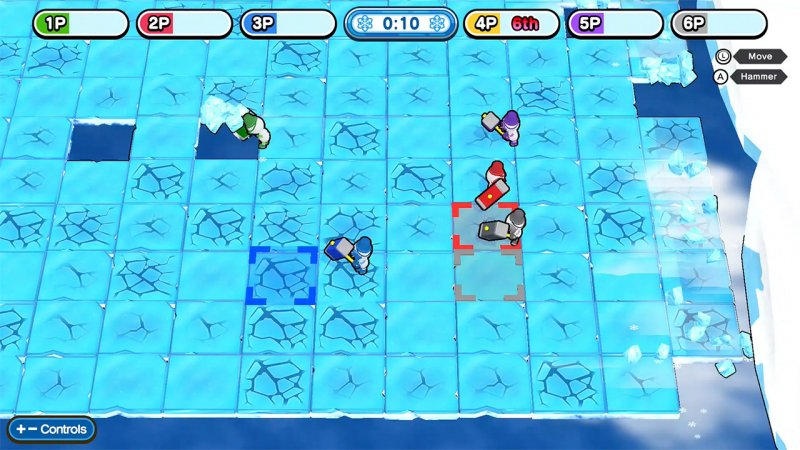
Task: Select the 5P purple player panel
Action: [615, 23]
